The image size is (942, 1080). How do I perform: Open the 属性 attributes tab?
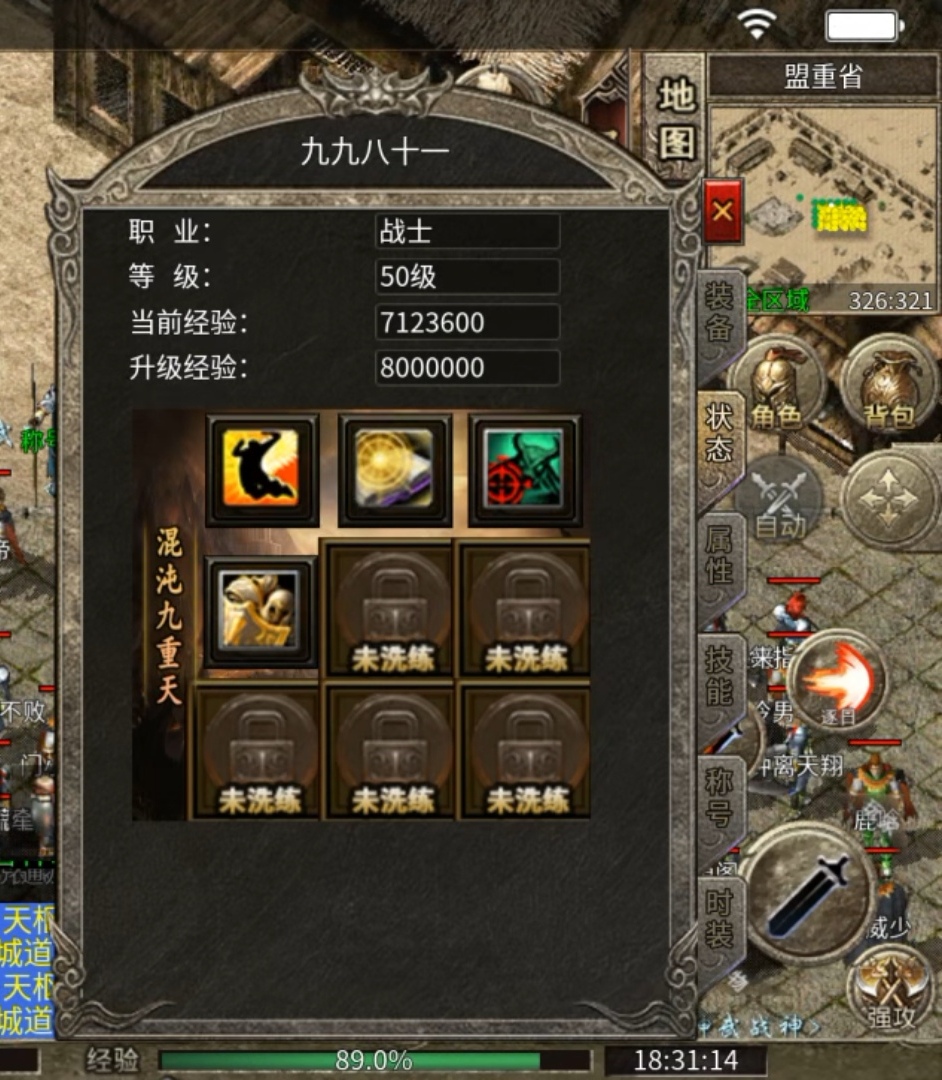point(720,555)
